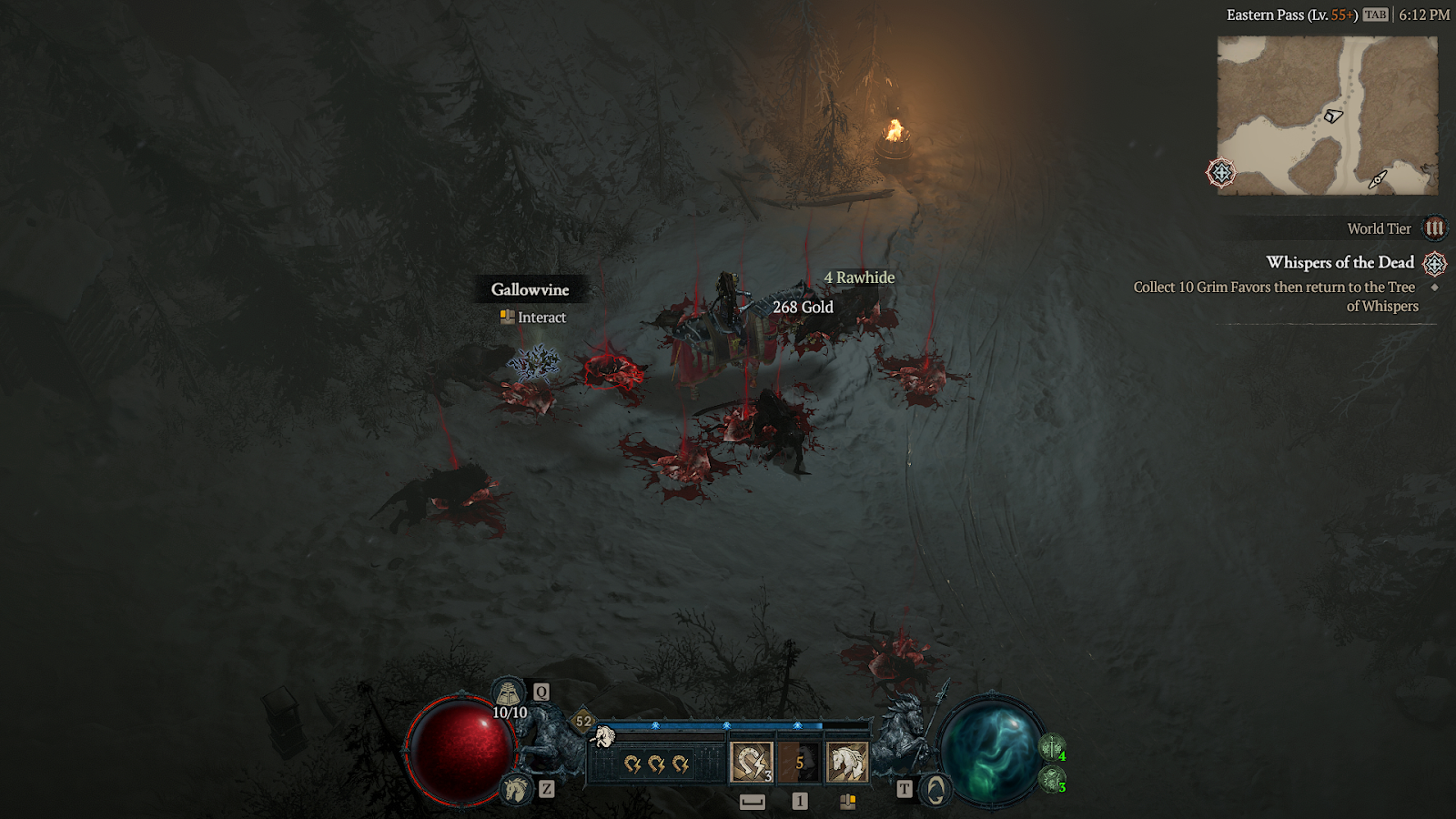Click the lower green buff icon showing 3
The width and height of the screenshot is (1456, 819).
[1052, 779]
